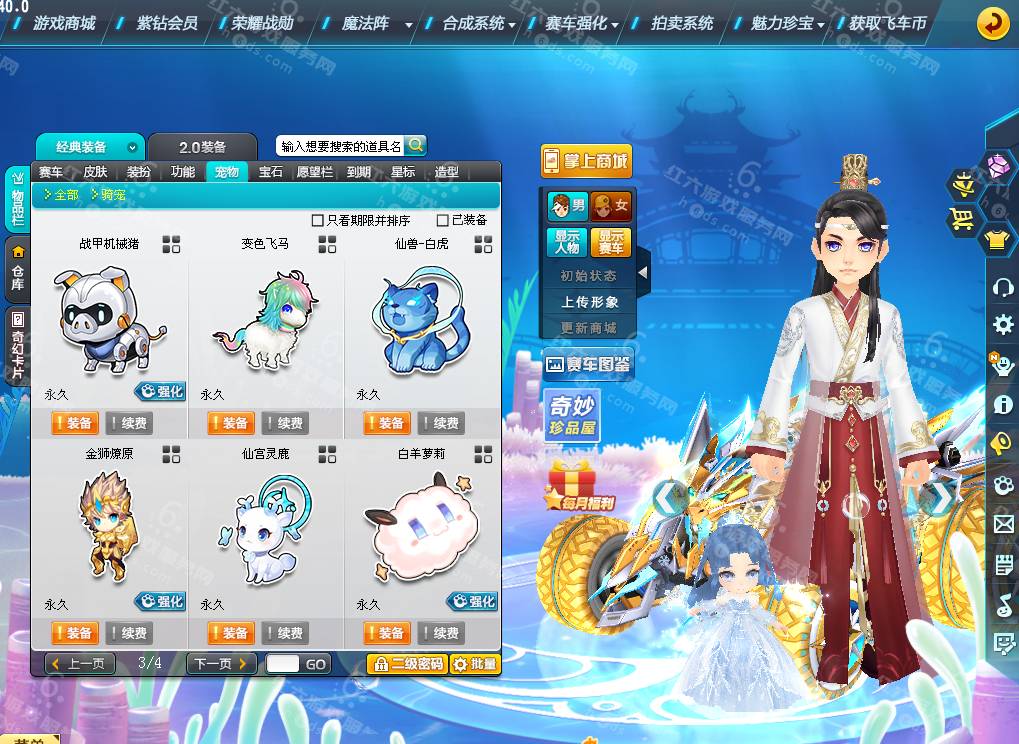Open the 游戏商城 shop menu
The width and height of the screenshot is (1019, 744).
coord(64,22)
